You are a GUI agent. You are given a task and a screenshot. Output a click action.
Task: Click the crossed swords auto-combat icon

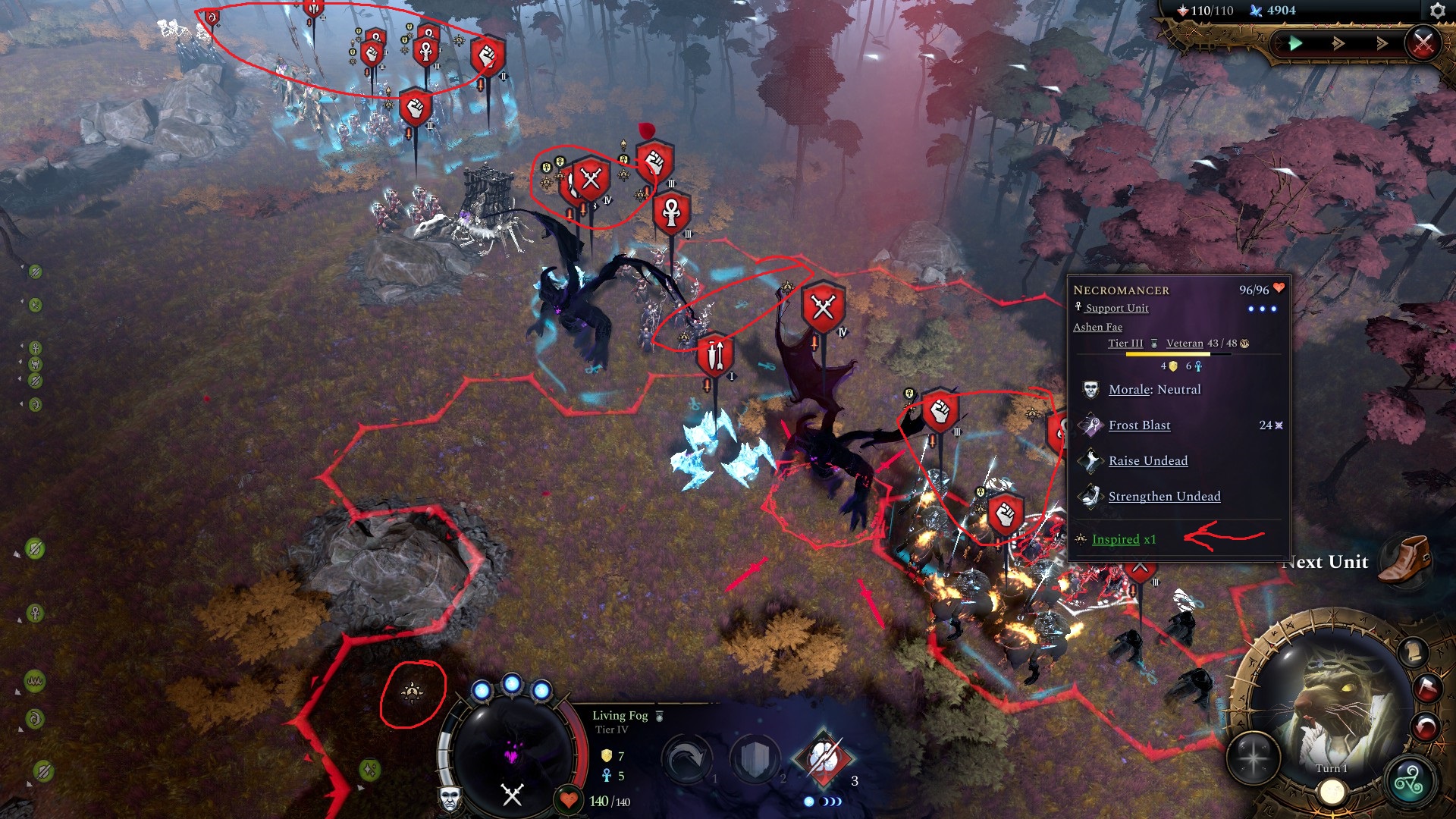[1421, 42]
